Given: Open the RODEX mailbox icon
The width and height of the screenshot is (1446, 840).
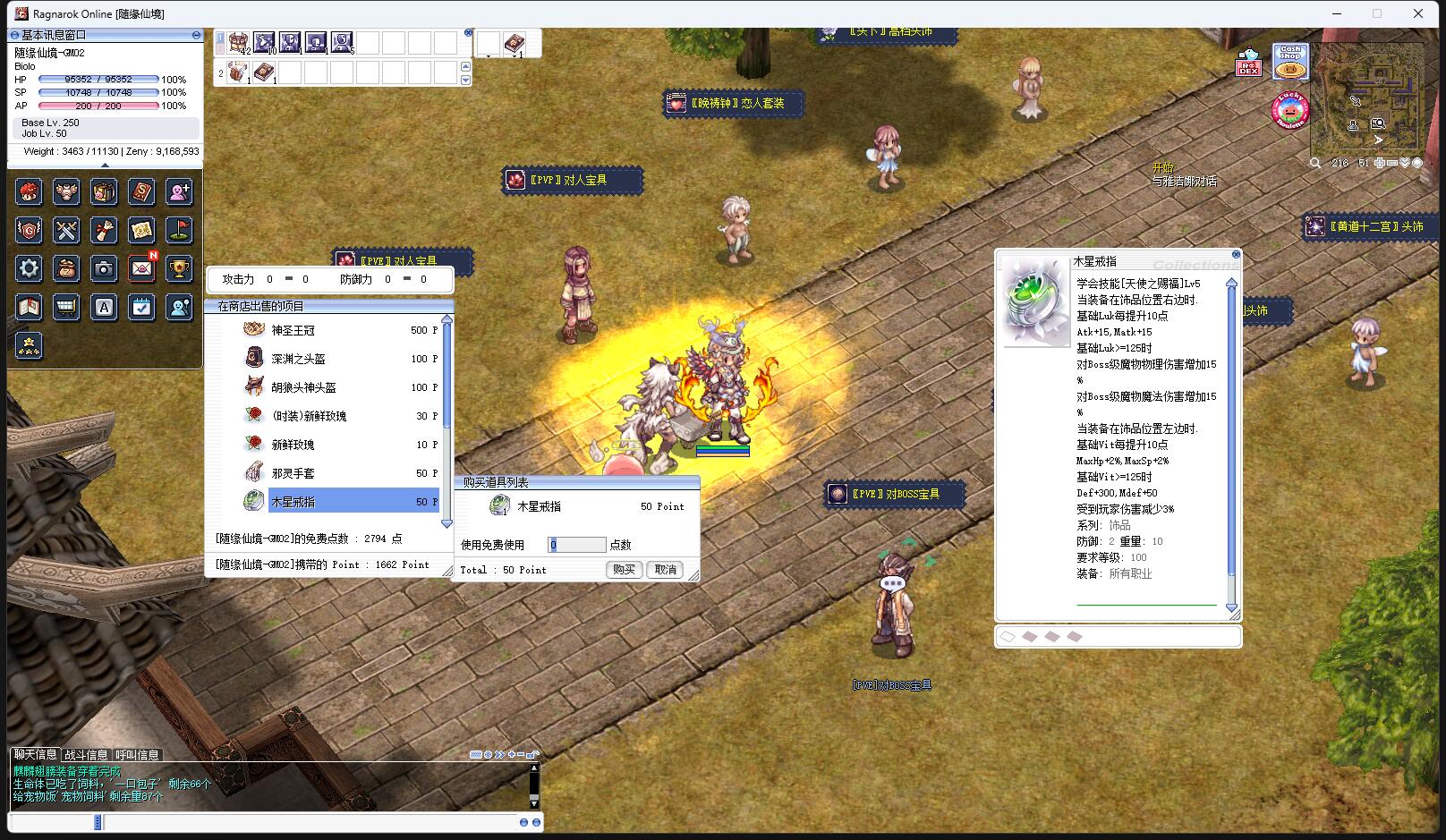Looking at the screenshot, I should tap(1248, 64).
